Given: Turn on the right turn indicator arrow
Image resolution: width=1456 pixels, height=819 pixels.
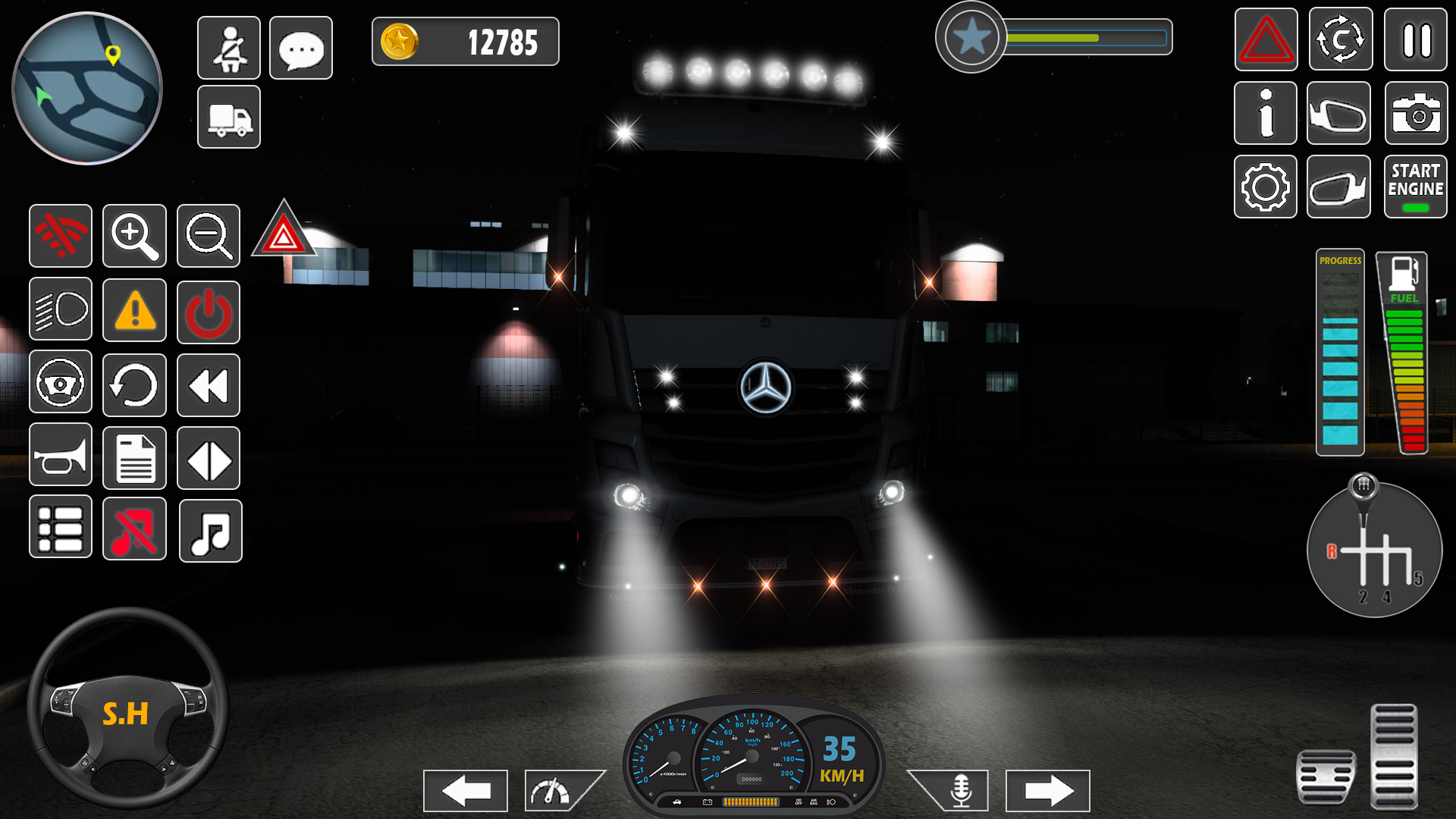Looking at the screenshot, I should (1048, 791).
